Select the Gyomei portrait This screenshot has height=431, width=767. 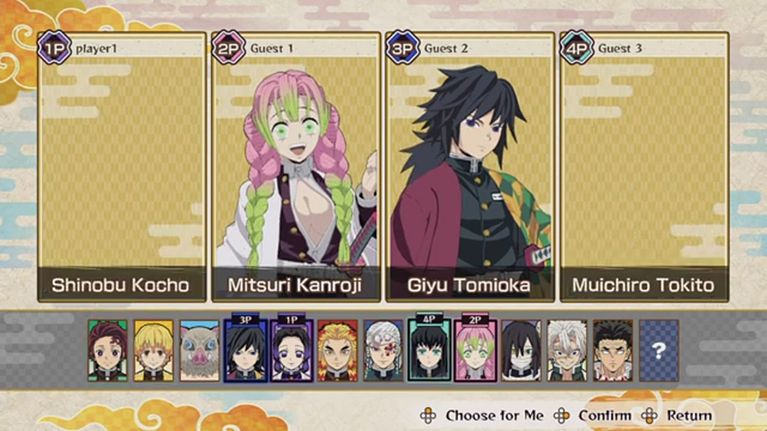point(613,350)
